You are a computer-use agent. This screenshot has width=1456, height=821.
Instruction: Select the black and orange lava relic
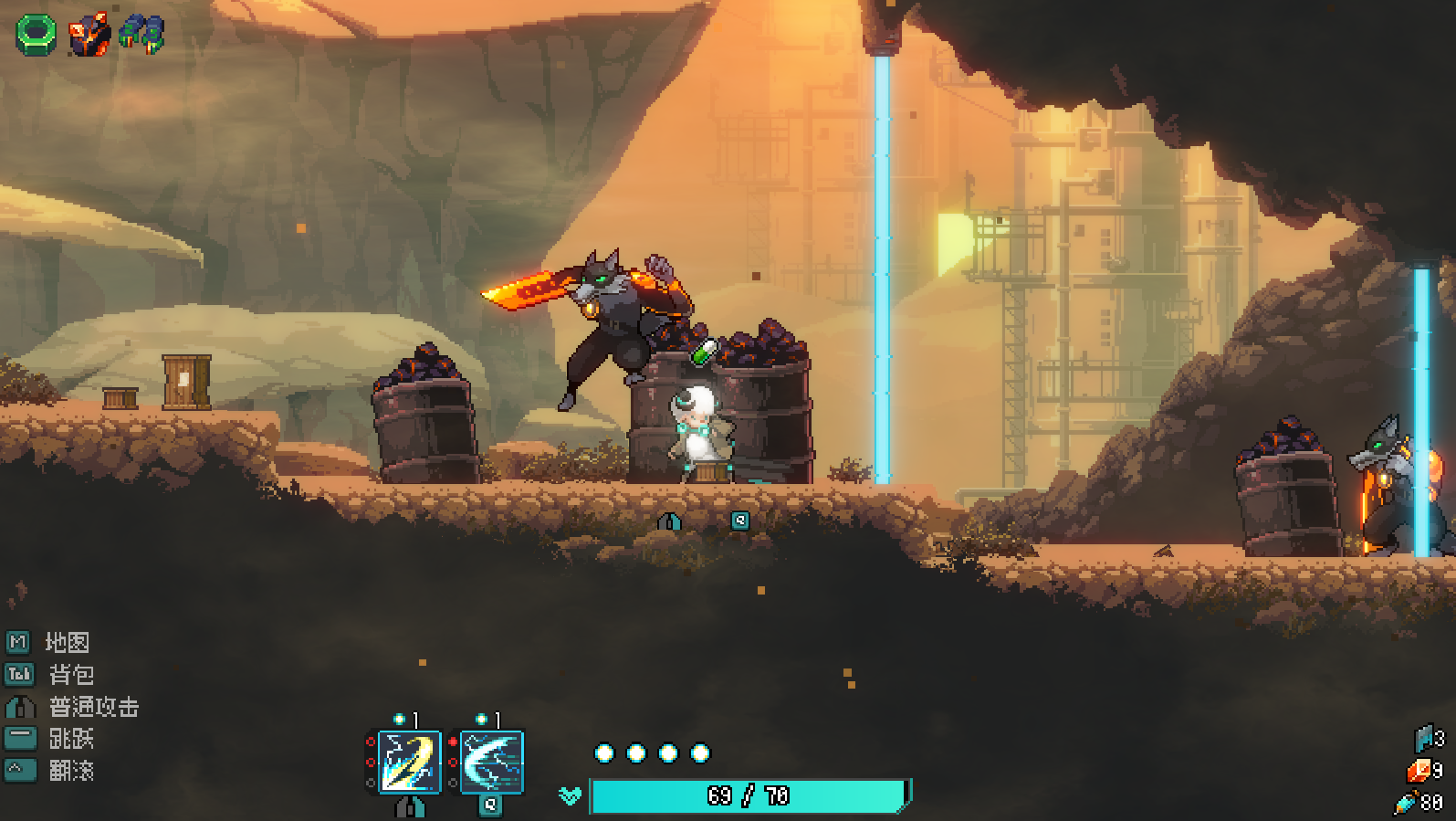click(x=89, y=35)
